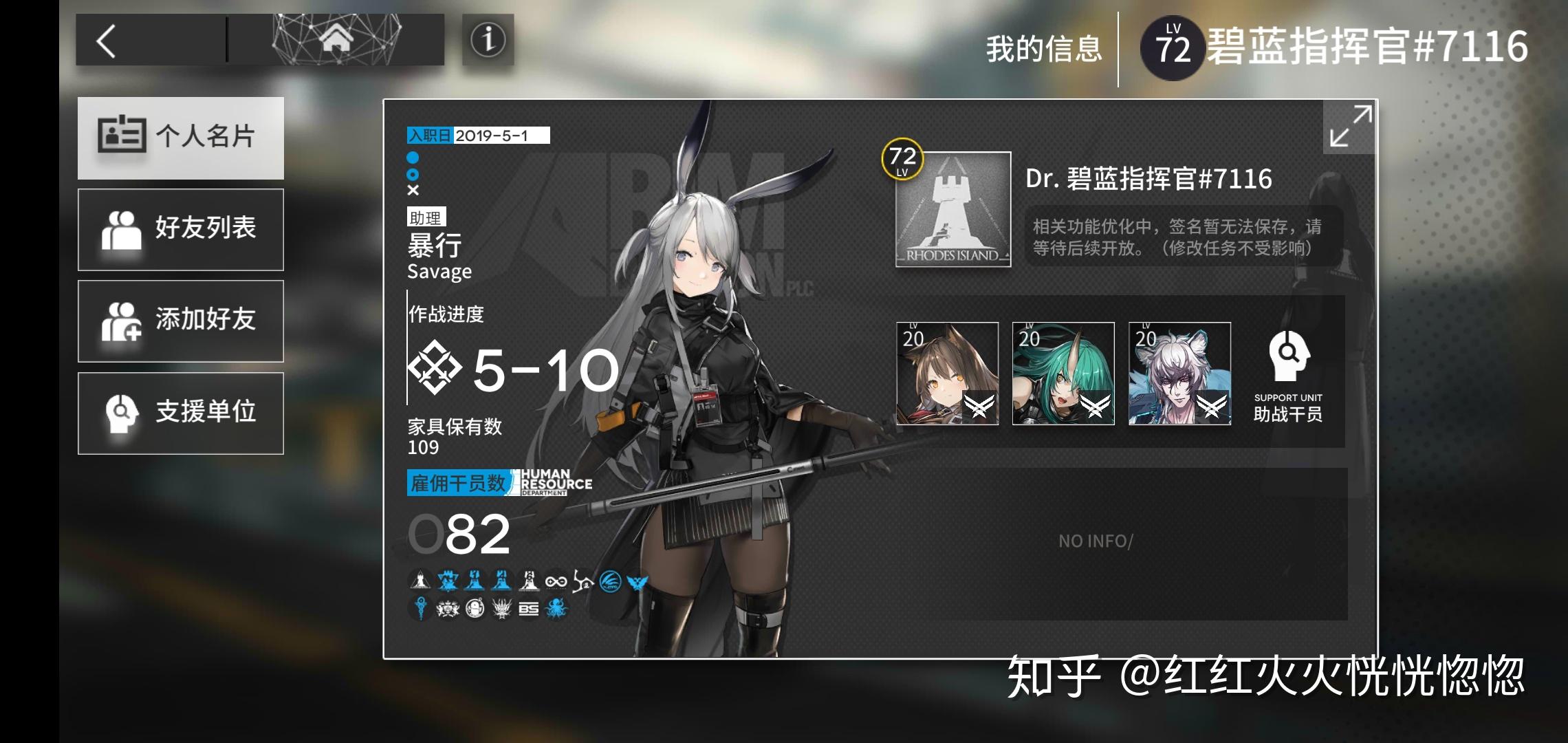Select the 个人名片 profile card tab
The image size is (1568, 743).
pos(181,138)
